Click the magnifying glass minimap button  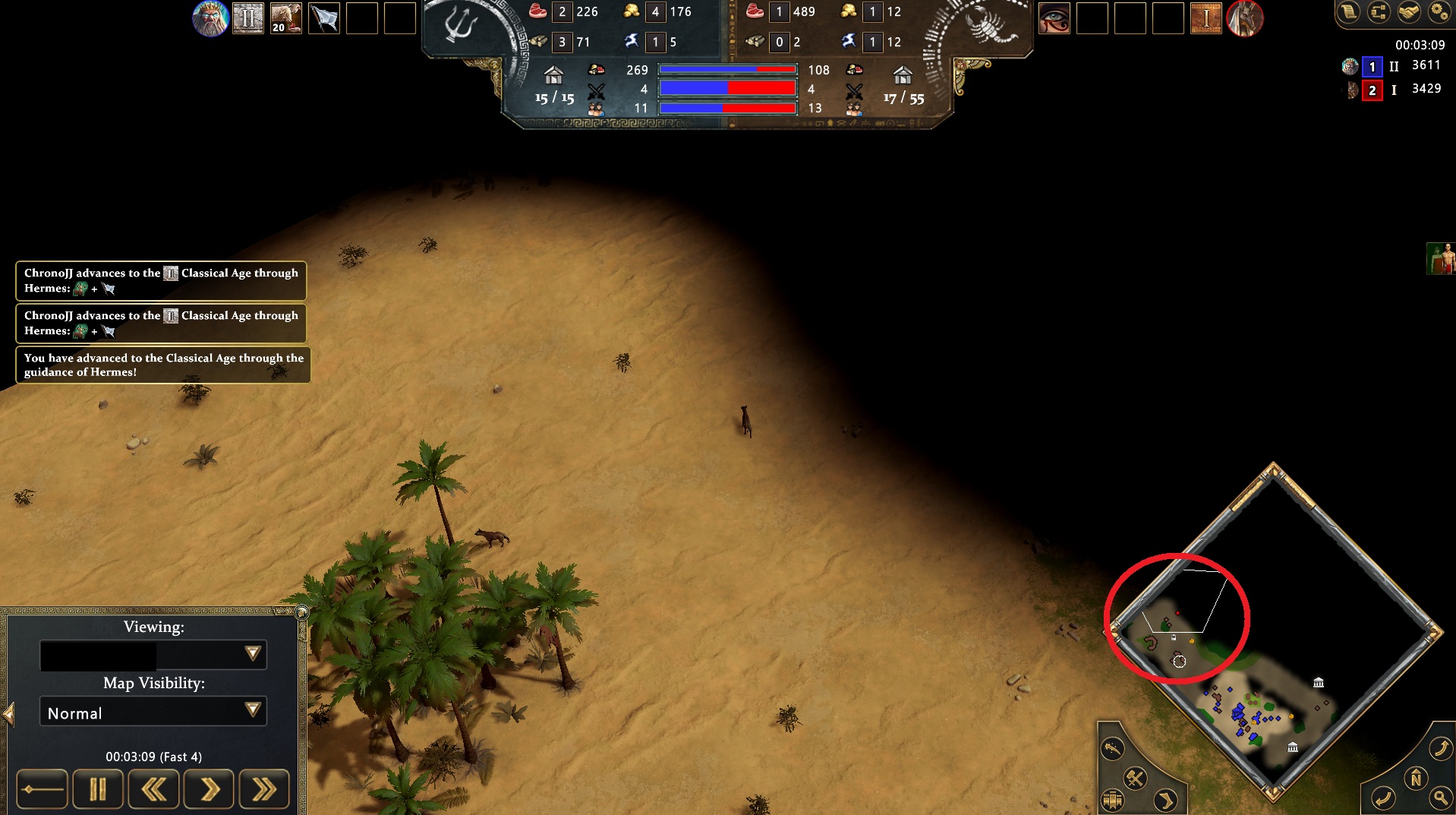pos(1440,798)
